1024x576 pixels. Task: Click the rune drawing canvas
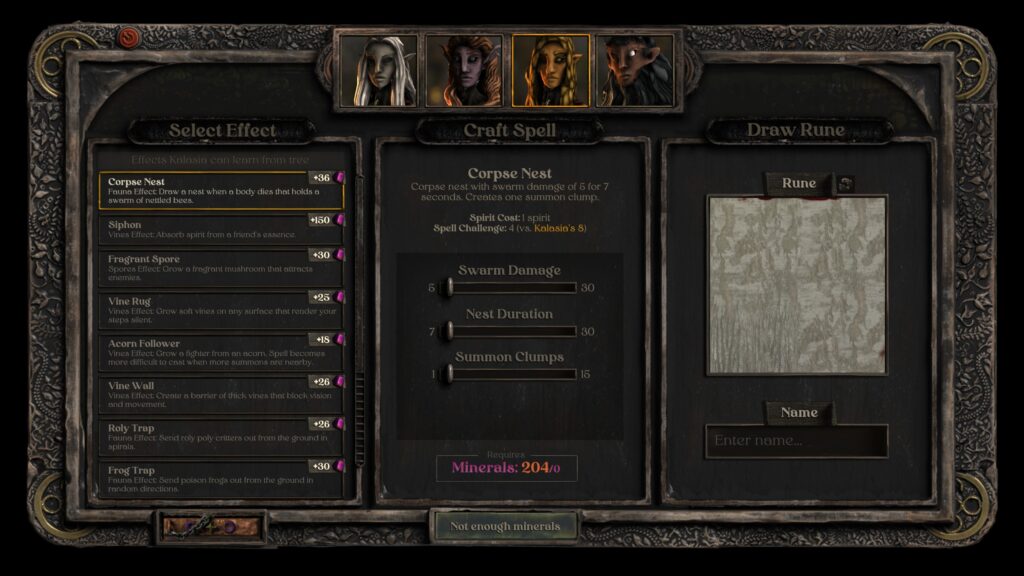pos(797,285)
